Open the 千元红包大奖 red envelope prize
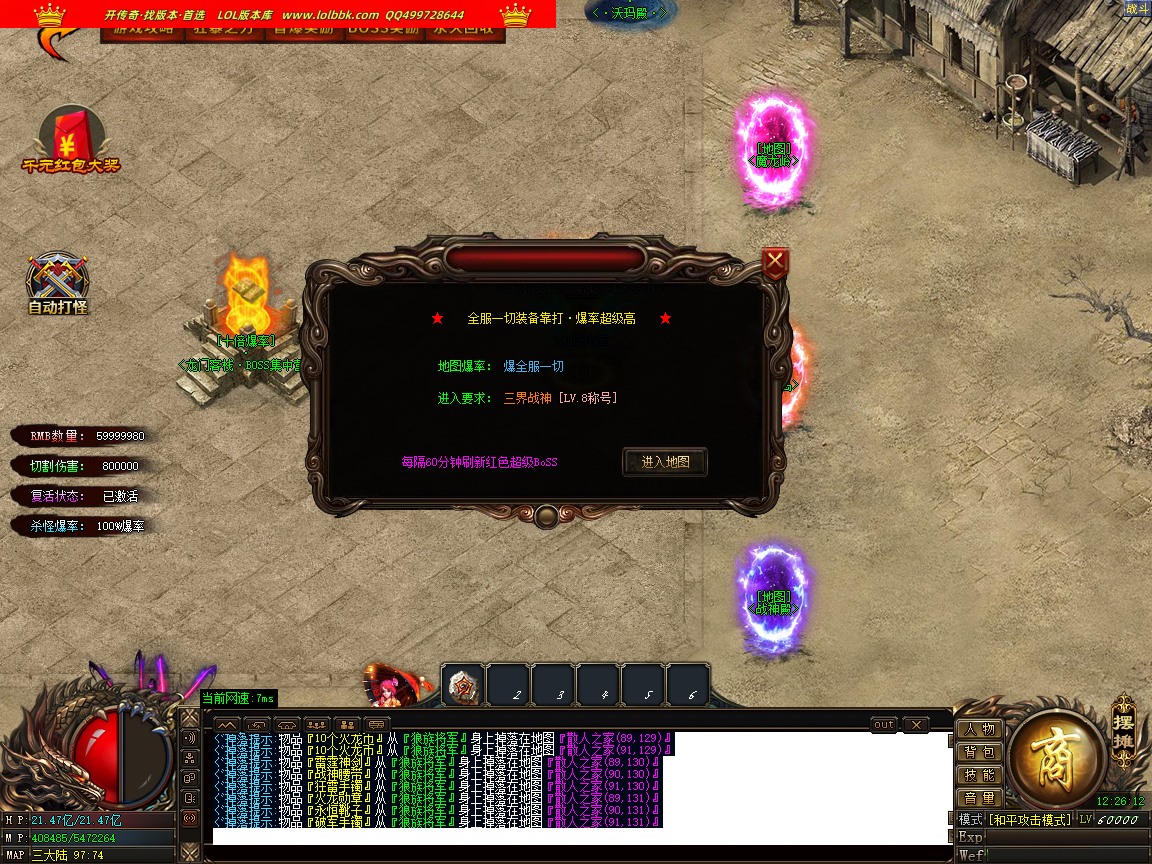This screenshot has width=1152, height=864. (70, 138)
